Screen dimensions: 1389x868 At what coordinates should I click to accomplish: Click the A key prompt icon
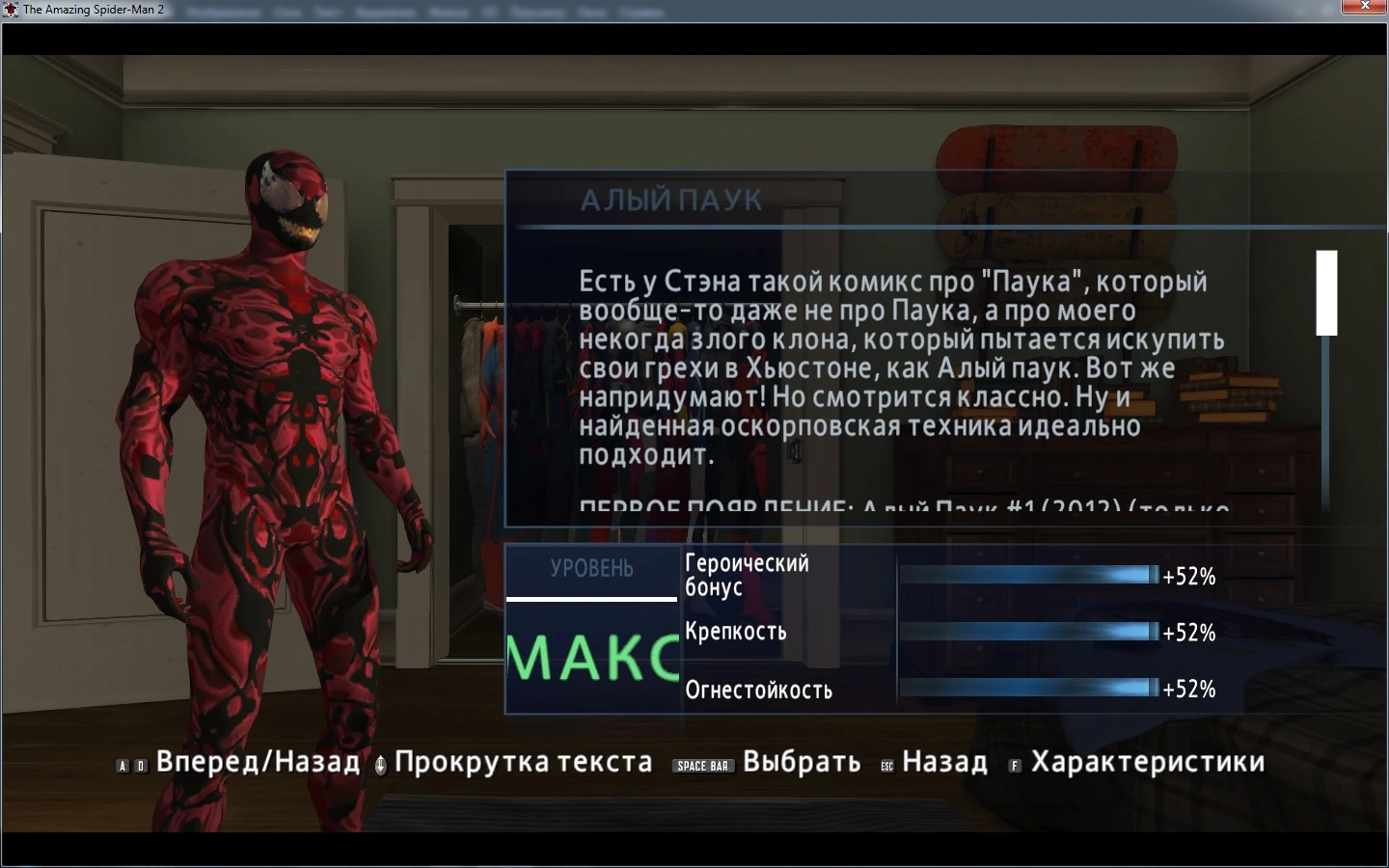[x=123, y=763]
